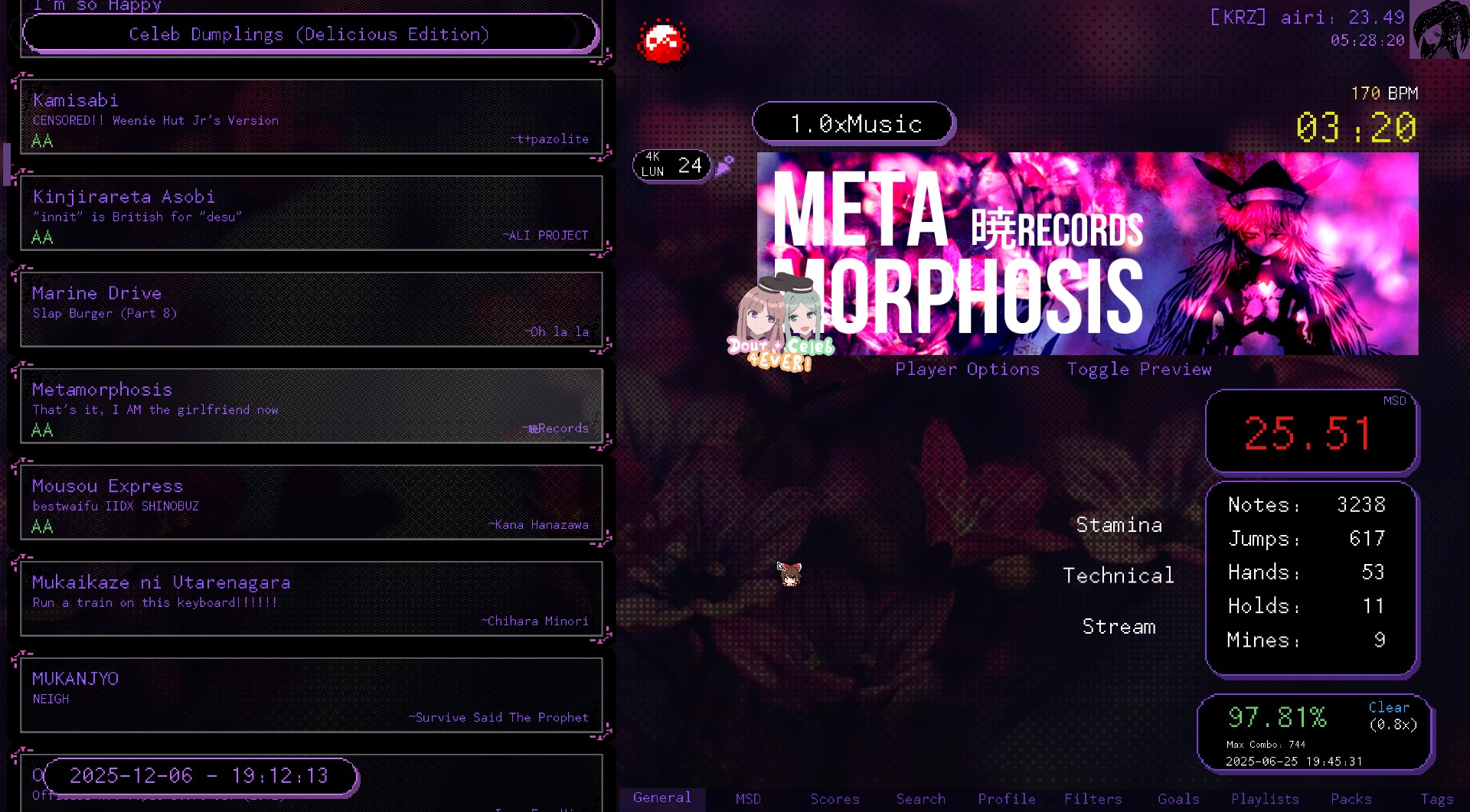This screenshot has width=1470, height=812.
Task: Change the 1.0xMusic rate button
Action: (x=854, y=123)
